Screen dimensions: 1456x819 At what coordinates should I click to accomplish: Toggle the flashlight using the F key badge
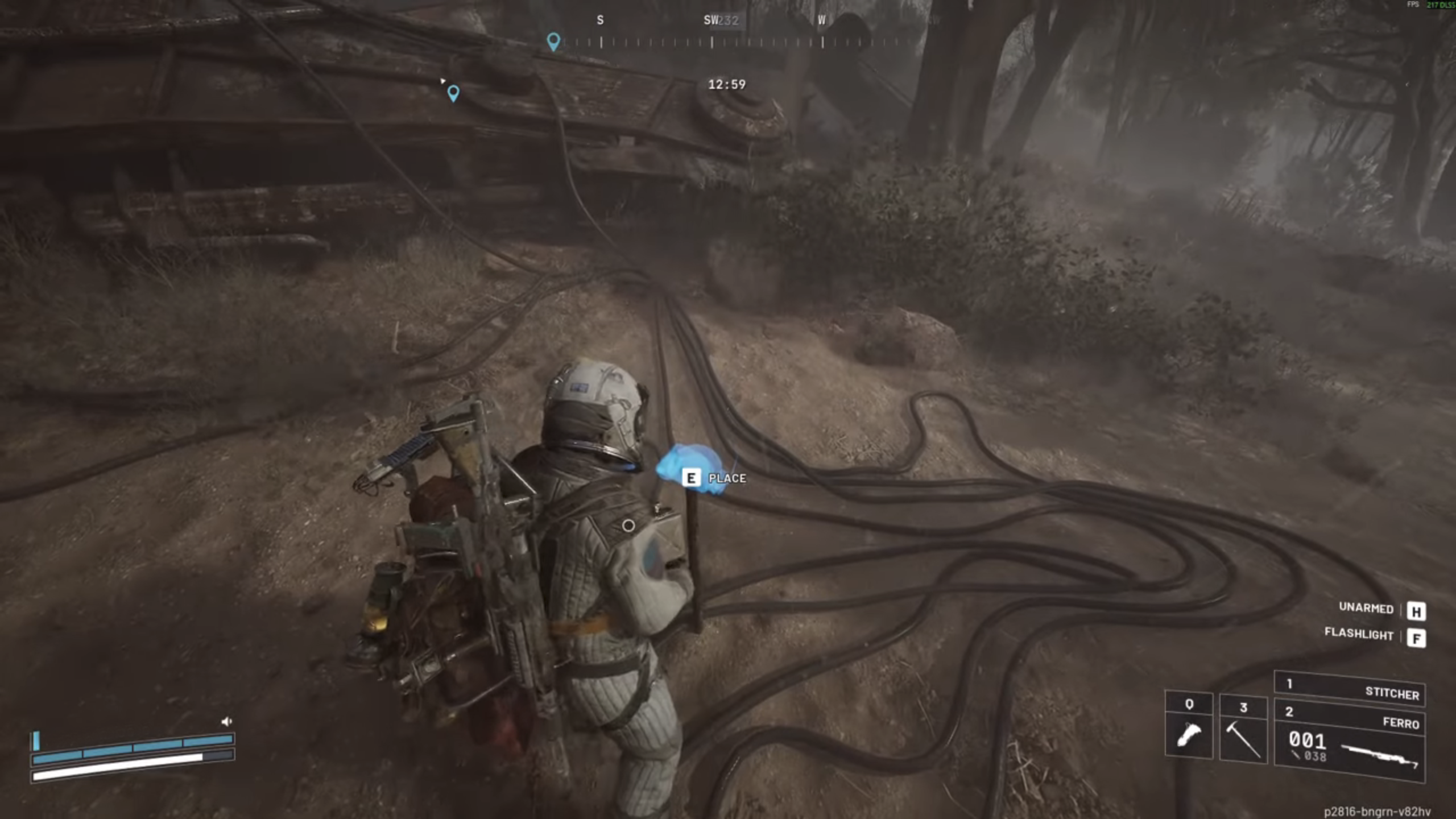coord(1418,635)
